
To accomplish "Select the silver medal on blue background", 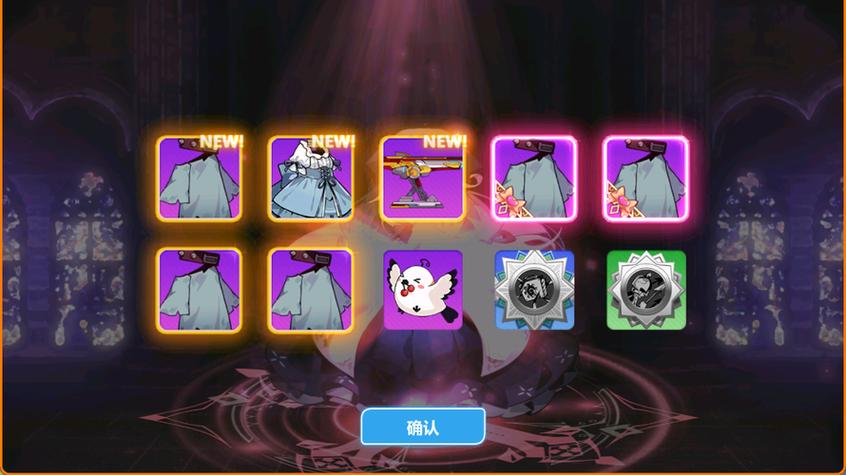I will [535, 290].
